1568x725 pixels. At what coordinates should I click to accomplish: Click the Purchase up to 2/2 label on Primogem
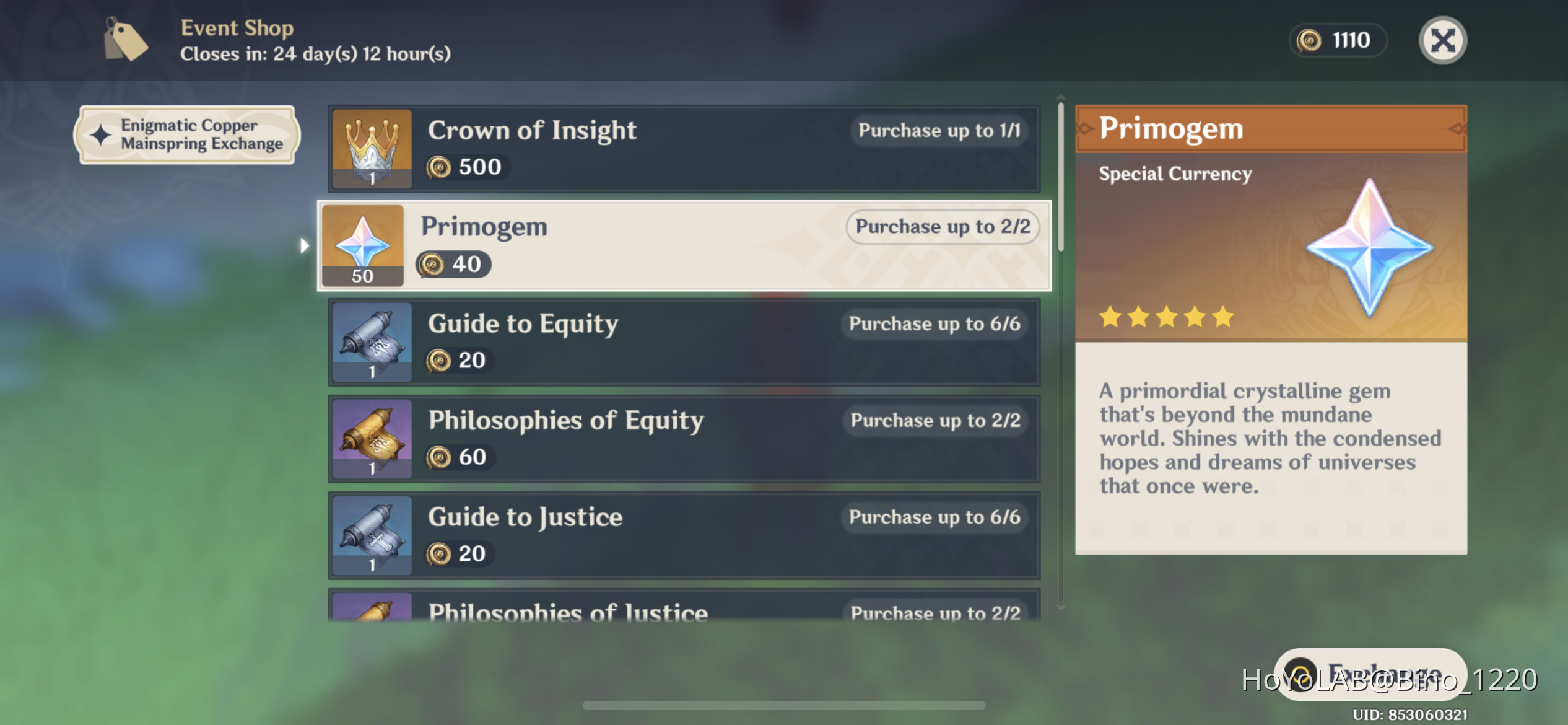(x=943, y=227)
